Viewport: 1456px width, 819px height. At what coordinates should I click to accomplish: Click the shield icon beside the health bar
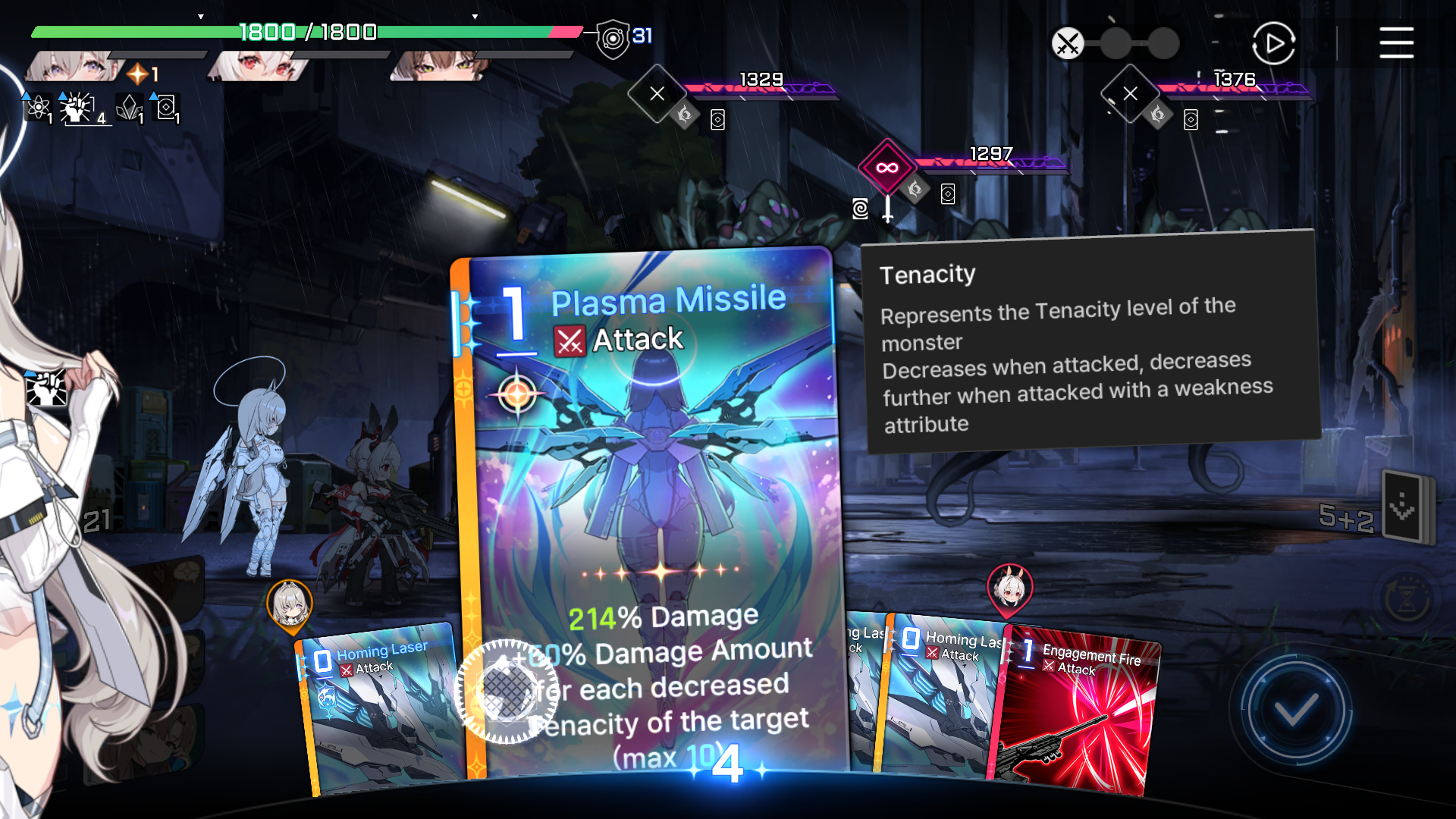pyautogui.click(x=613, y=38)
